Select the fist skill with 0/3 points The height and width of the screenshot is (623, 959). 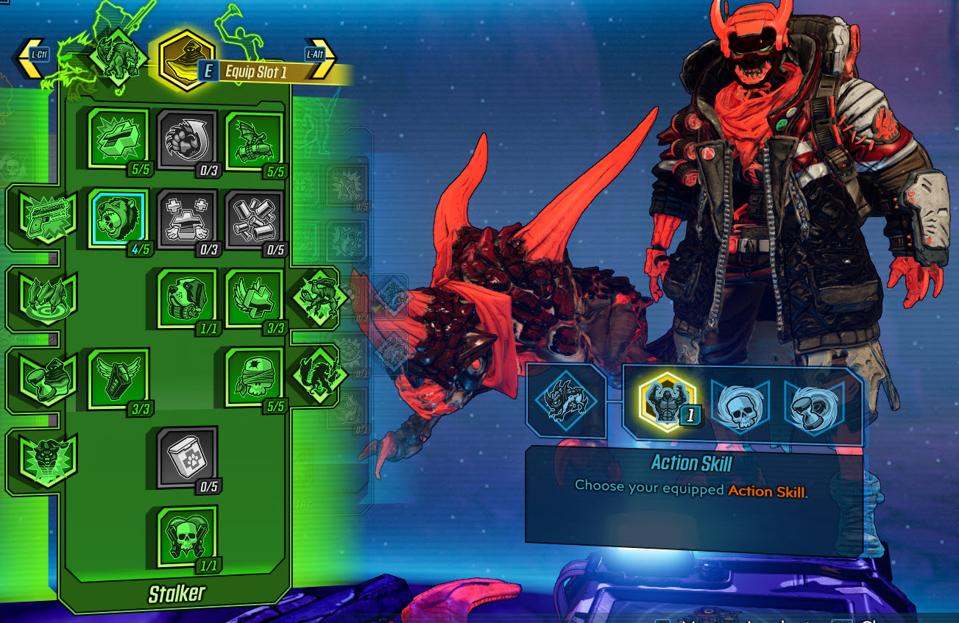[x=188, y=139]
